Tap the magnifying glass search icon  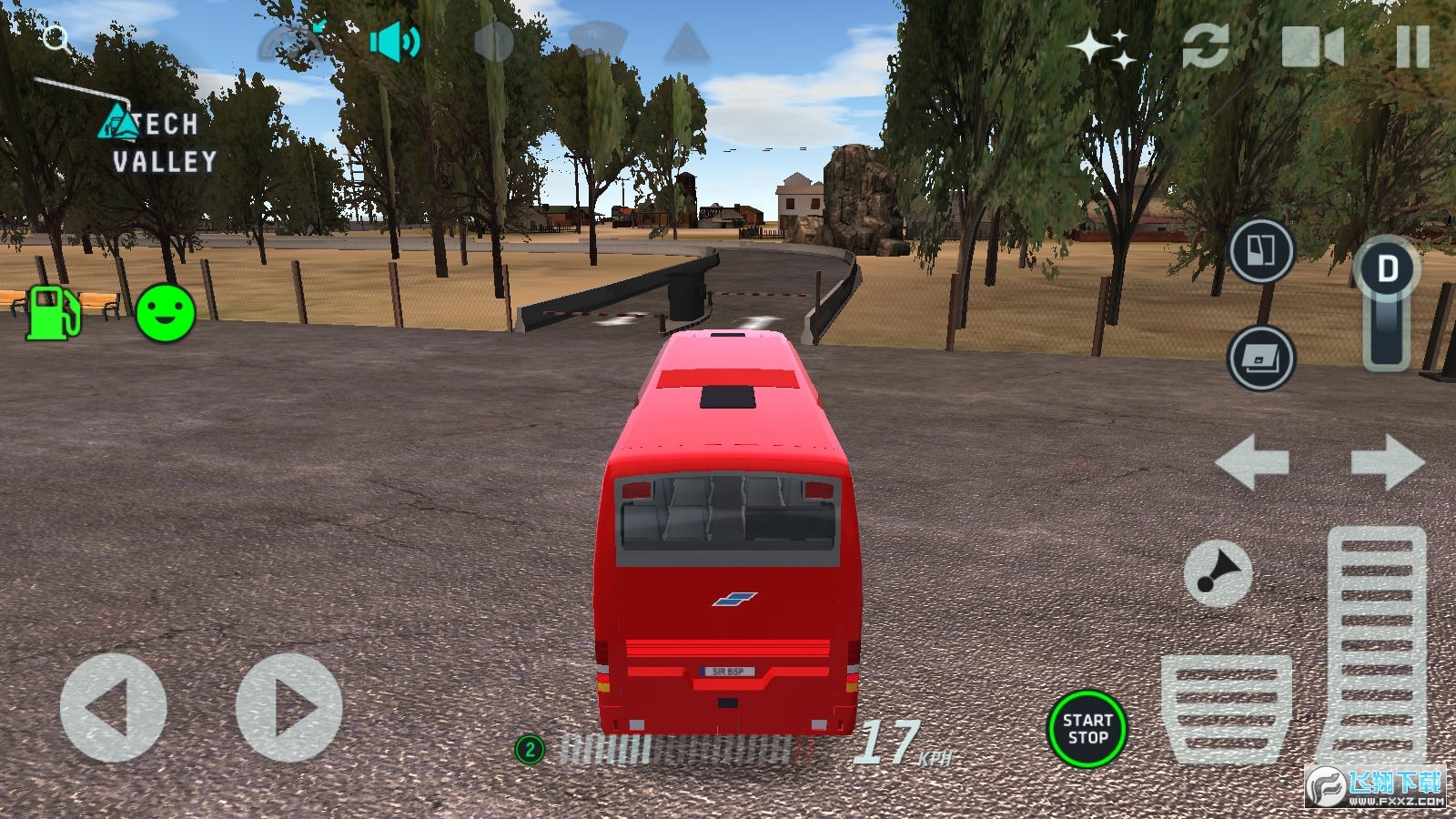click(x=56, y=39)
